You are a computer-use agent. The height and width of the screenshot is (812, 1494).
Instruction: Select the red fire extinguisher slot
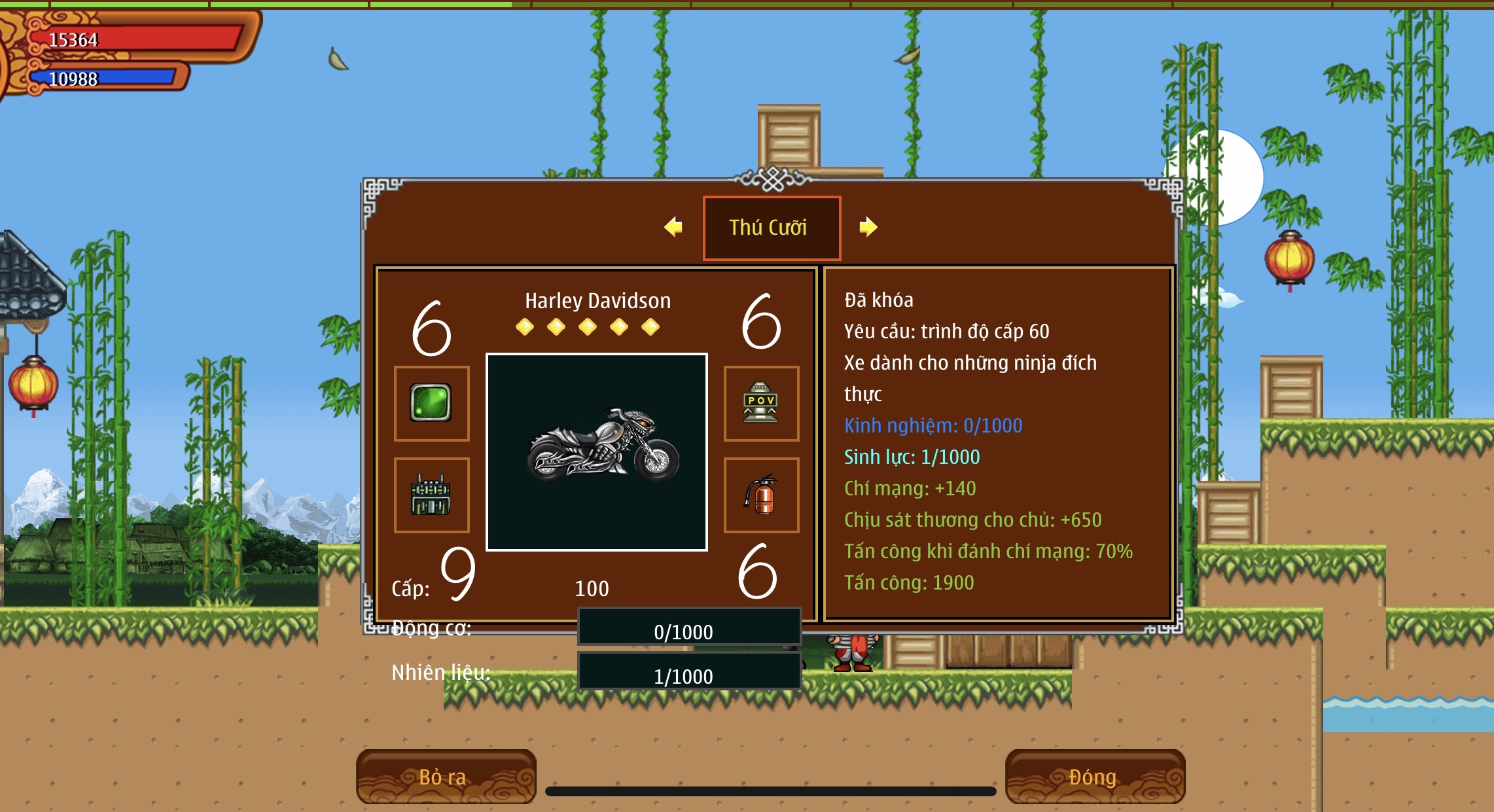point(761,495)
